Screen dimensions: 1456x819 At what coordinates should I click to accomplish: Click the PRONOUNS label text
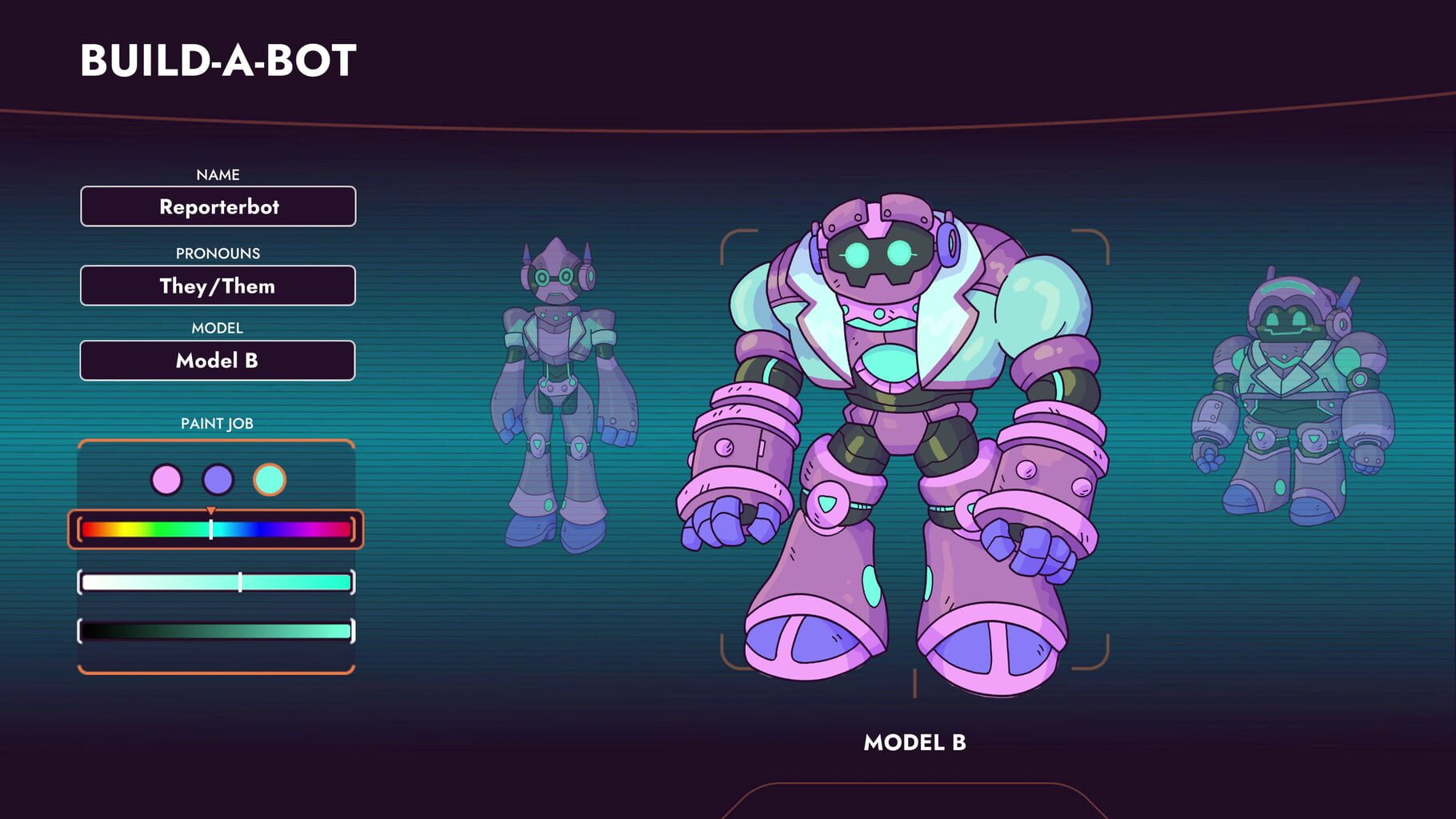(217, 253)
